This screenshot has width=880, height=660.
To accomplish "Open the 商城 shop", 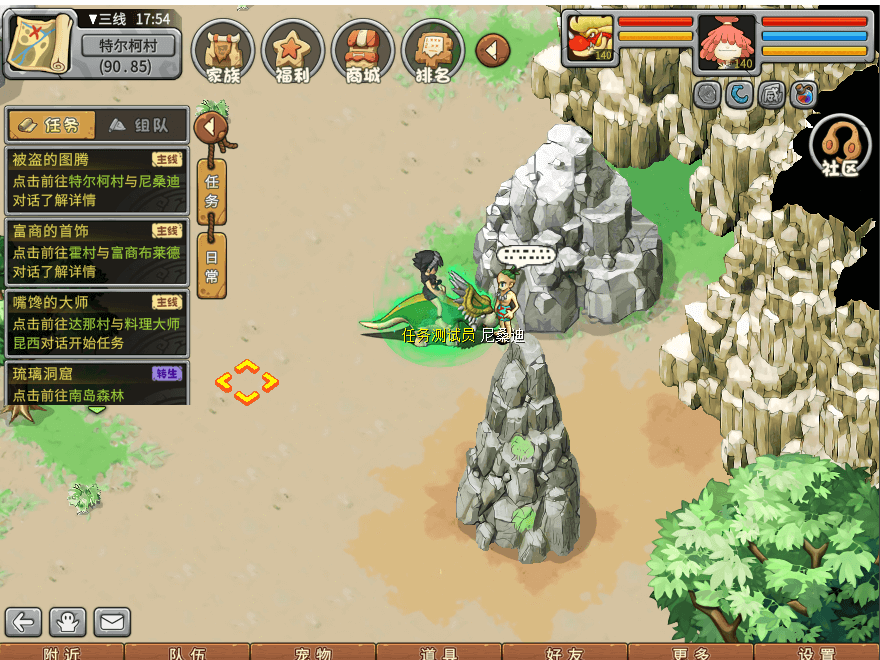I will pyautogui.click(x=362, y=50).
